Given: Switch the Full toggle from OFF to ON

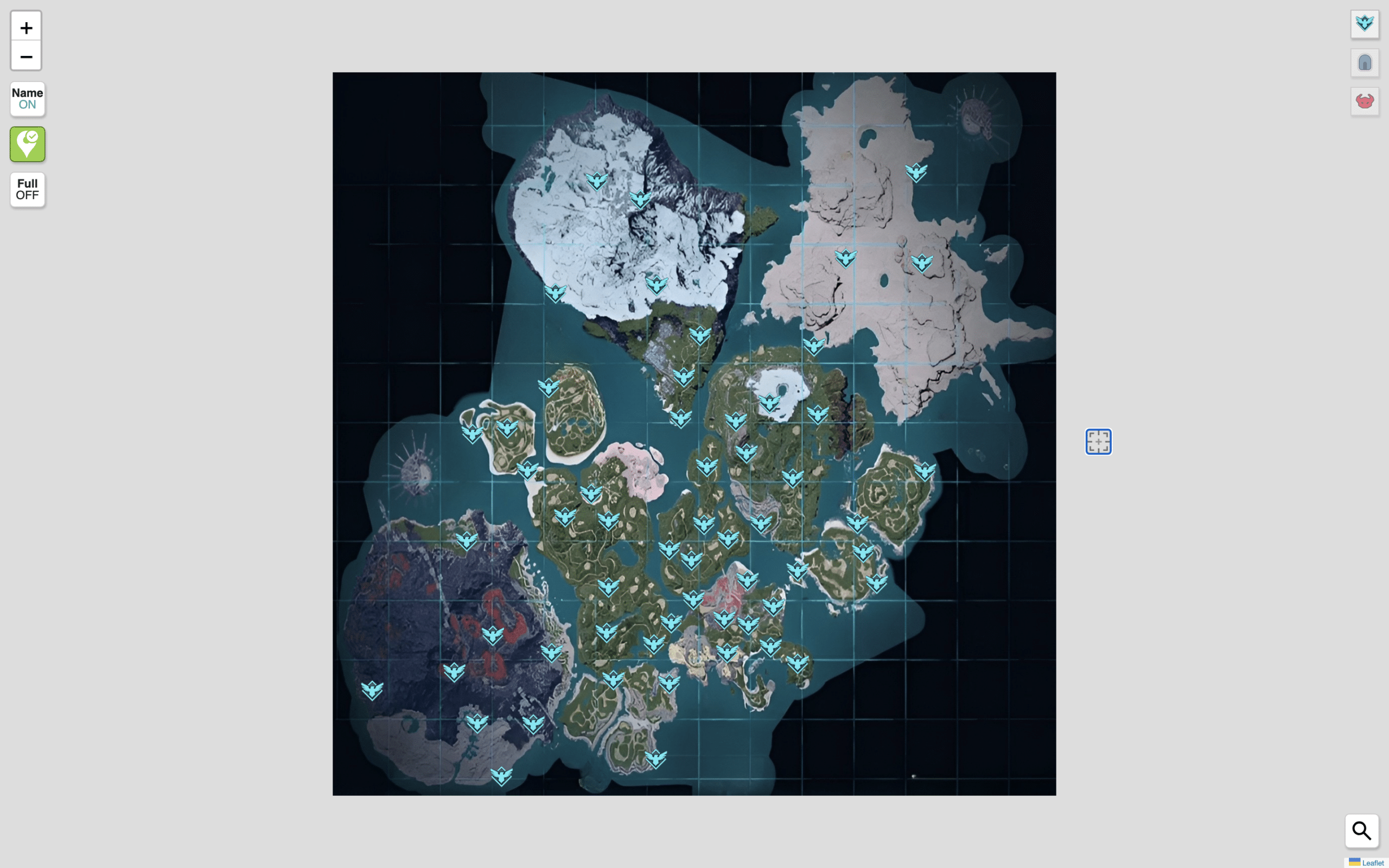Looking at the screenshot, I should coord(27,189).
